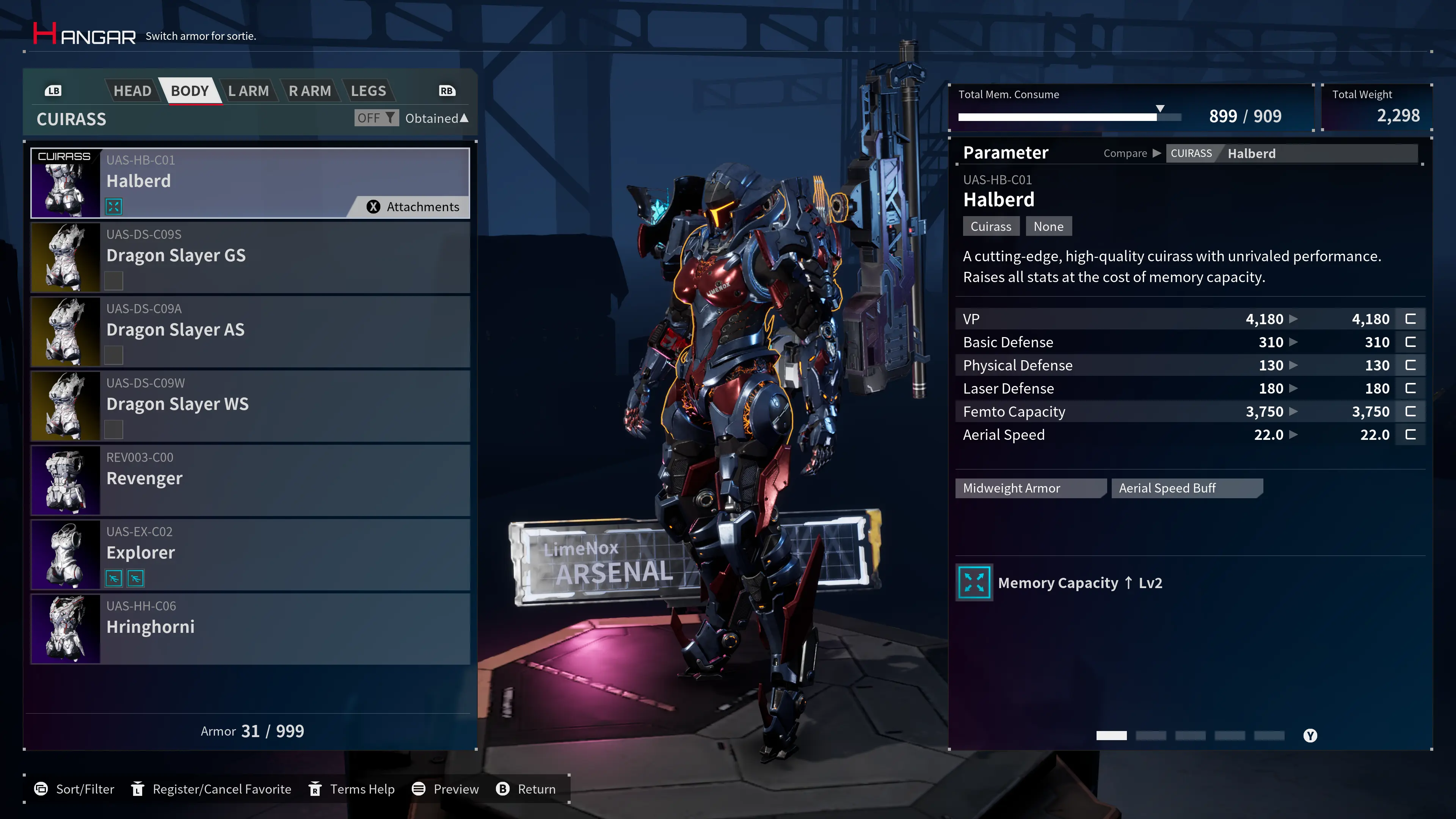
Task: Switch to the R ARM tab
Action: coord(310,91)
